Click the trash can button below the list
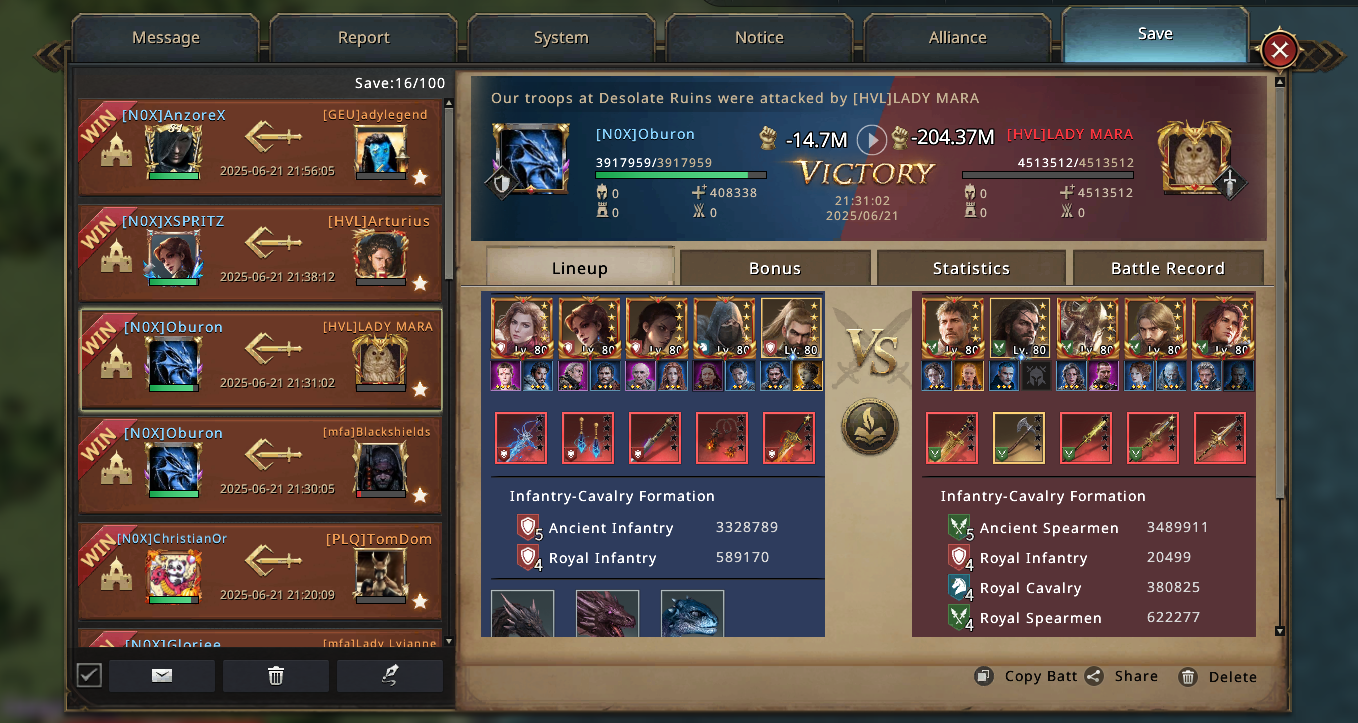Viewport: 1358px width, 723px height. point(276,676)
